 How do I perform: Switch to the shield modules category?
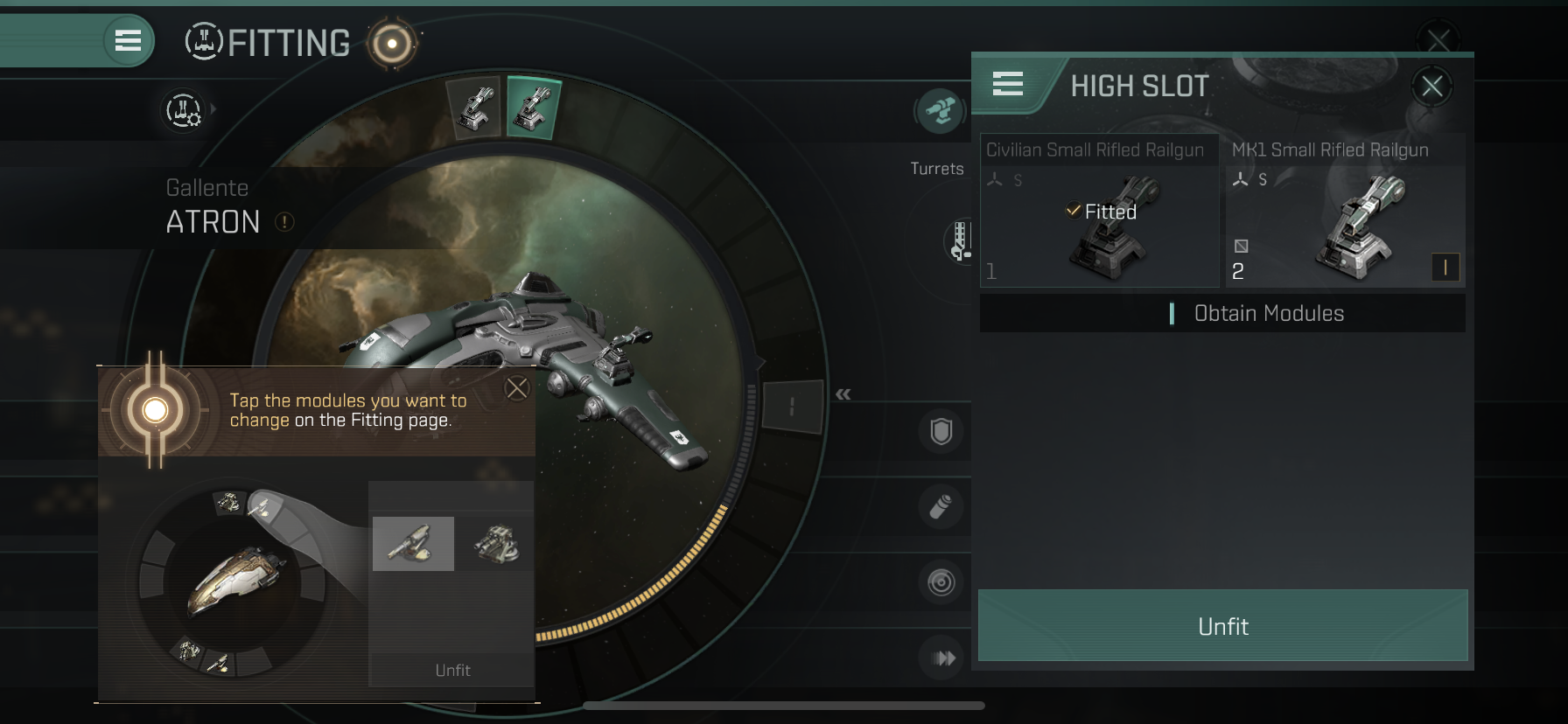[x=941, y=431]
